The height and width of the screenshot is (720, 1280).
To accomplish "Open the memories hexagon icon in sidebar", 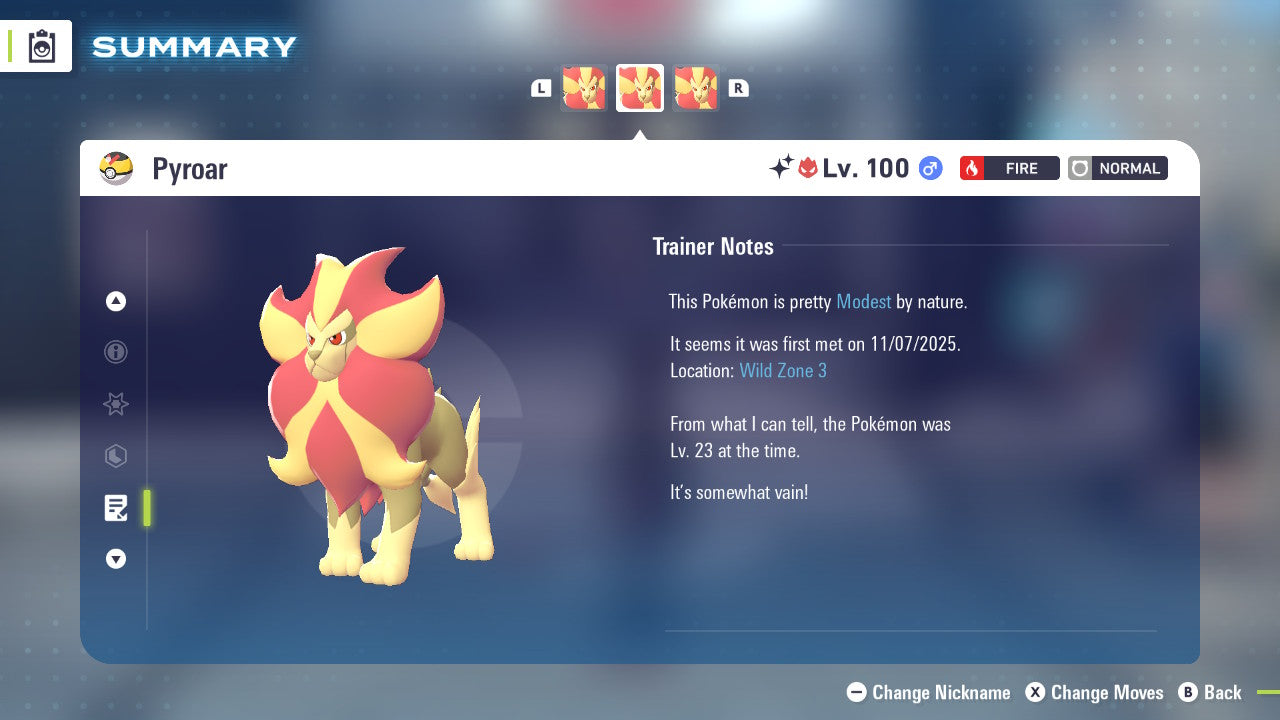I will click(x=116, y=456).
